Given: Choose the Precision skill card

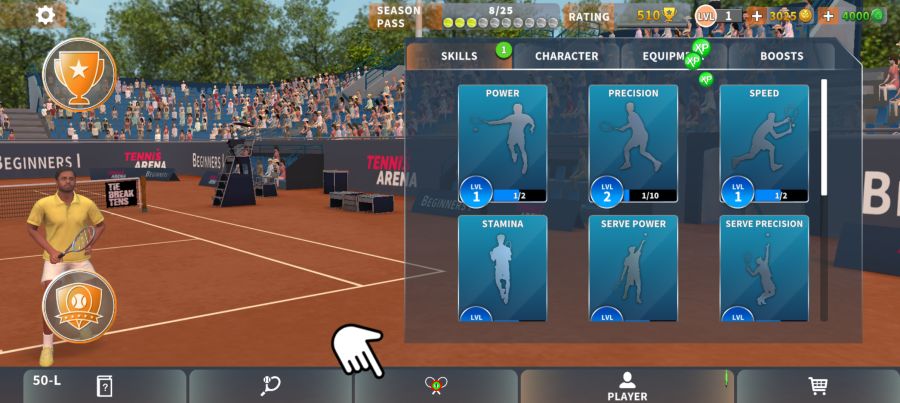Looking at the screenshot, I should [633, 144].
